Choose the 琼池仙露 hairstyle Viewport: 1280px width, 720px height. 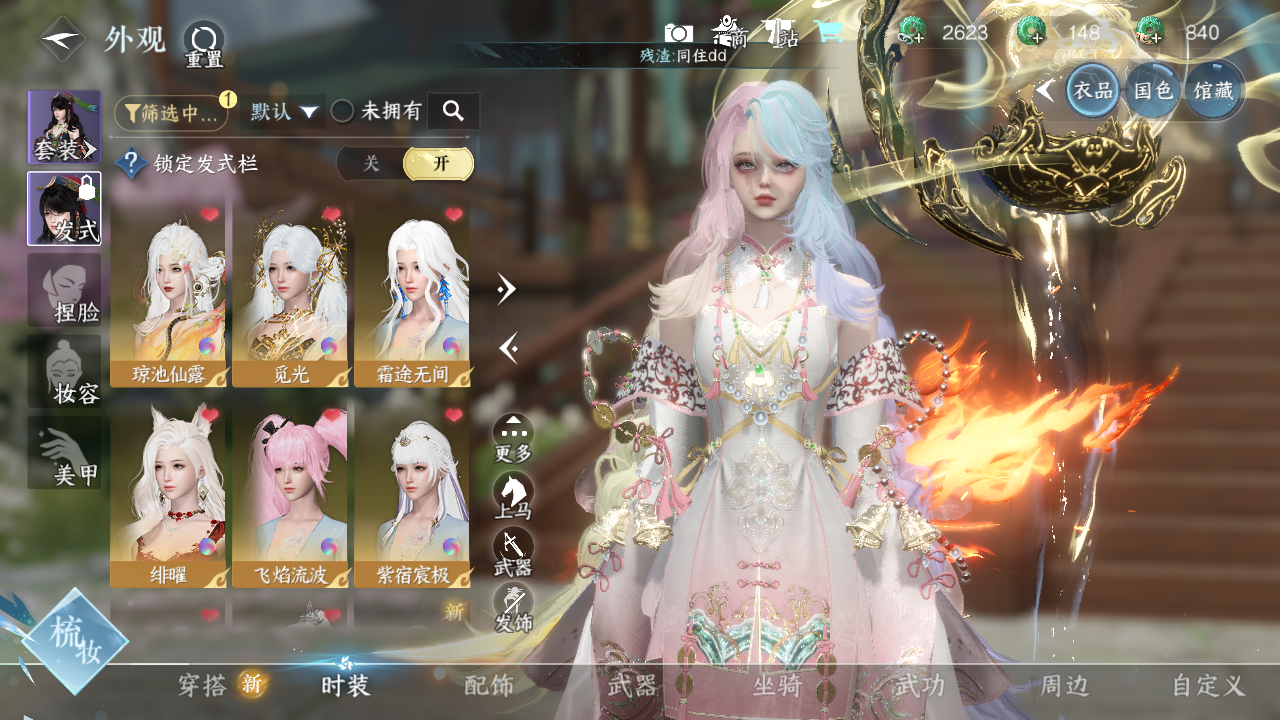click(x=168, y=294)
